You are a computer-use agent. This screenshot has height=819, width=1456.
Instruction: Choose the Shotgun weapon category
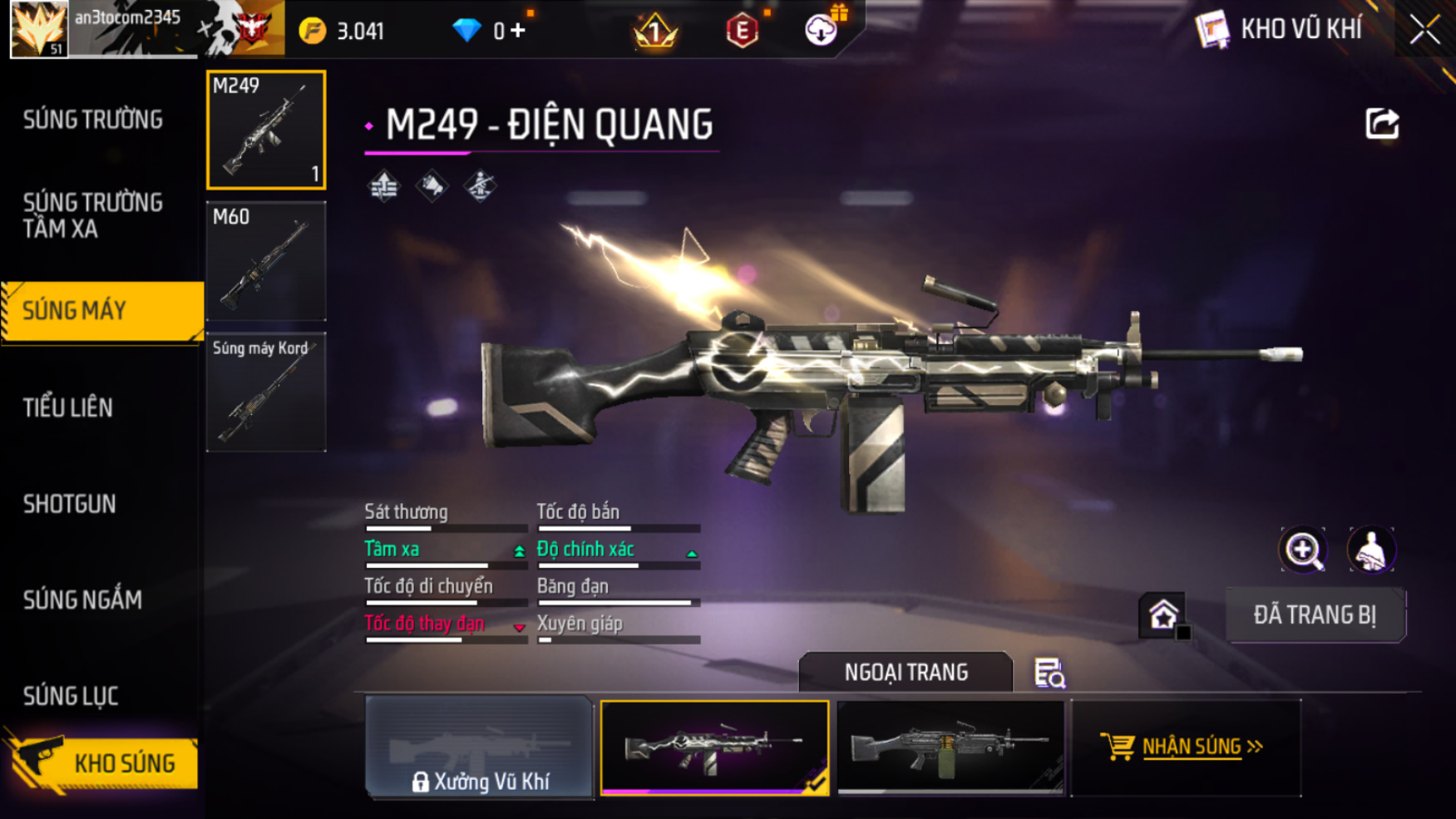[70, 504]
